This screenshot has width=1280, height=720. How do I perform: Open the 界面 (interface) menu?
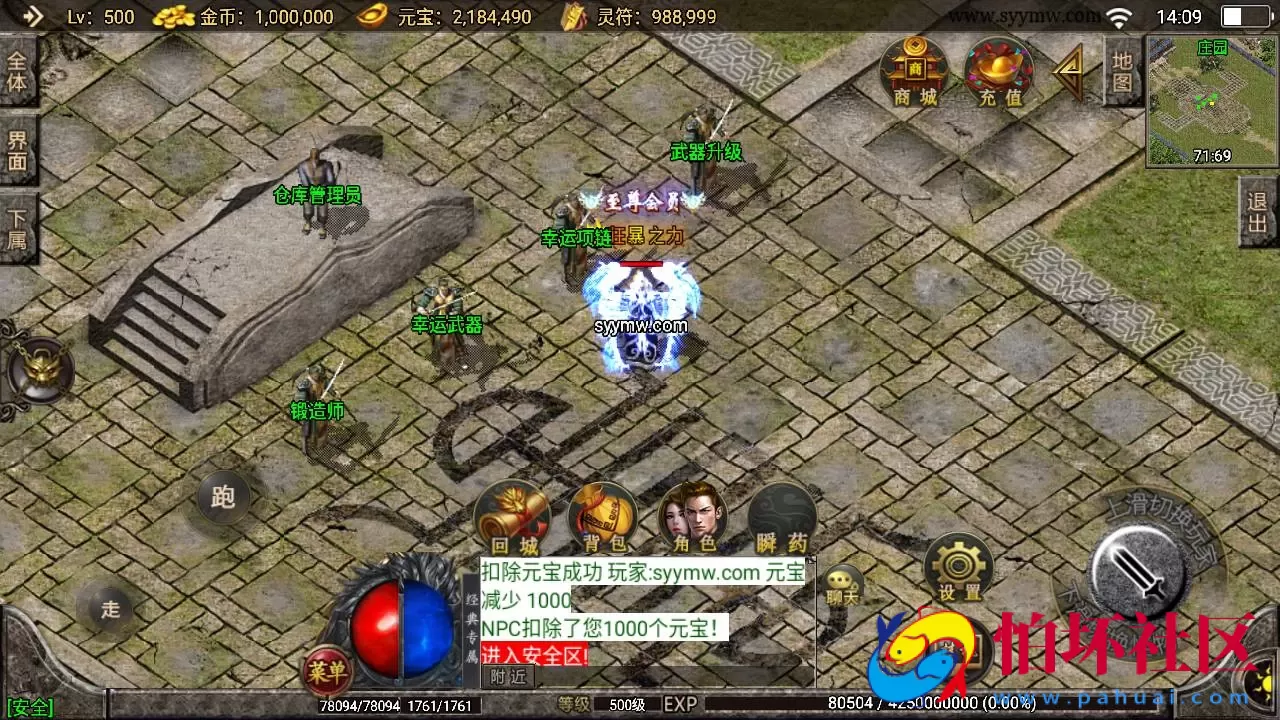point(19,146)
